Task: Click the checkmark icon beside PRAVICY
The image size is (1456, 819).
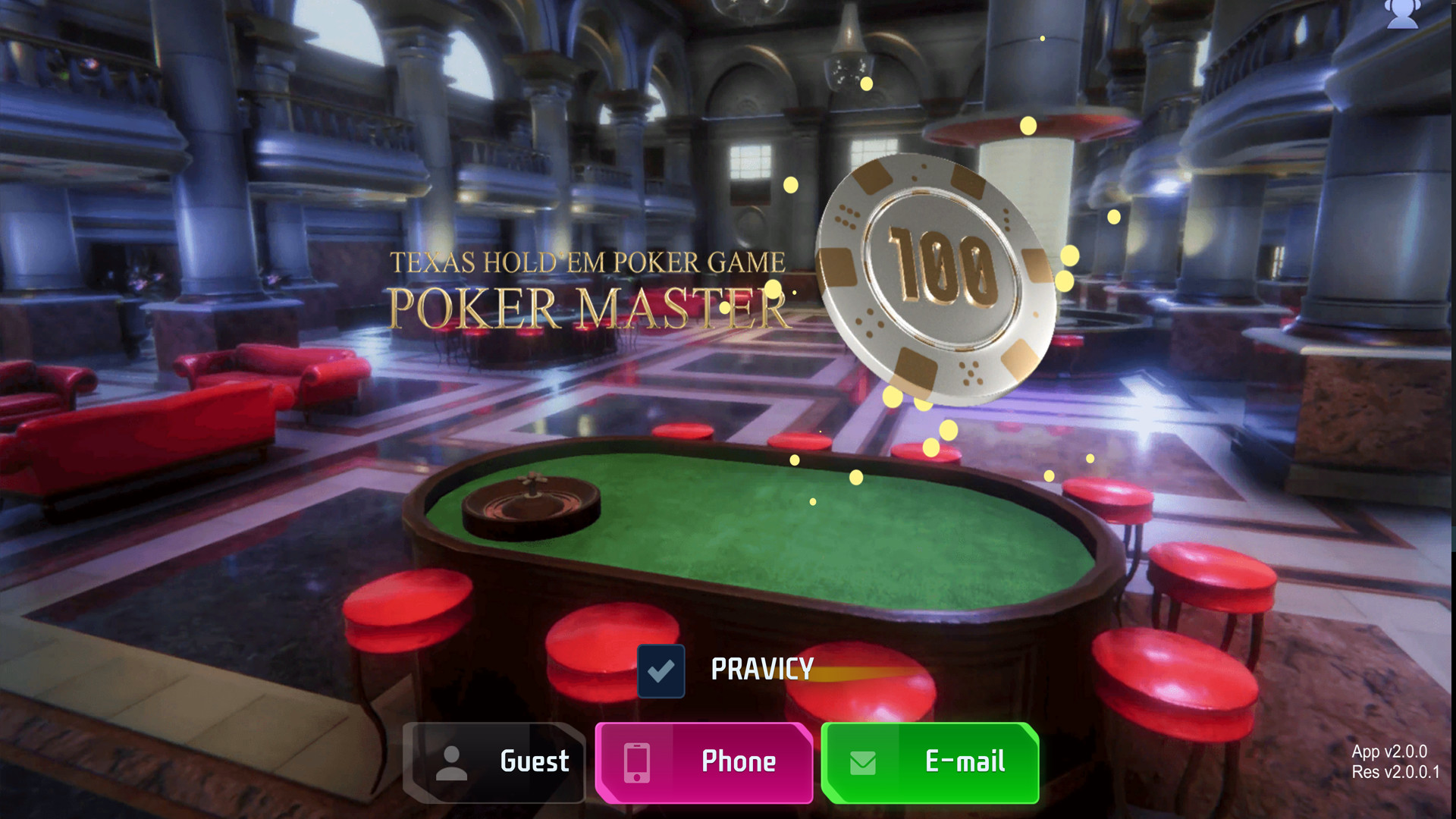Action: tap(661, 670)
